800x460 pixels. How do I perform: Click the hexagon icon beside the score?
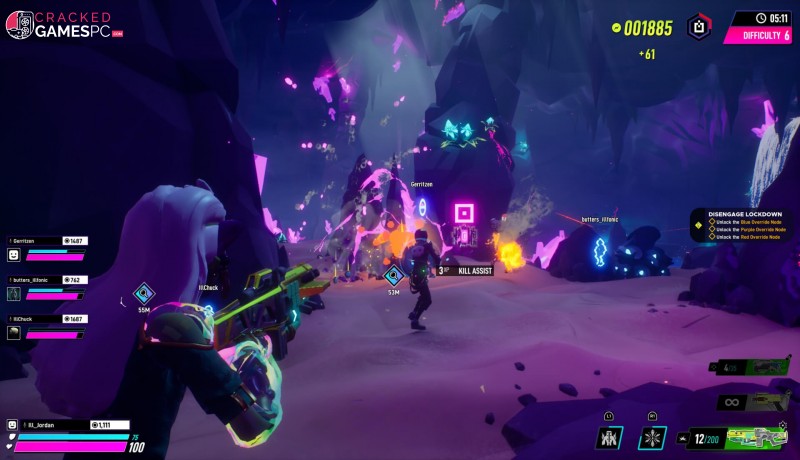[699, 27]
